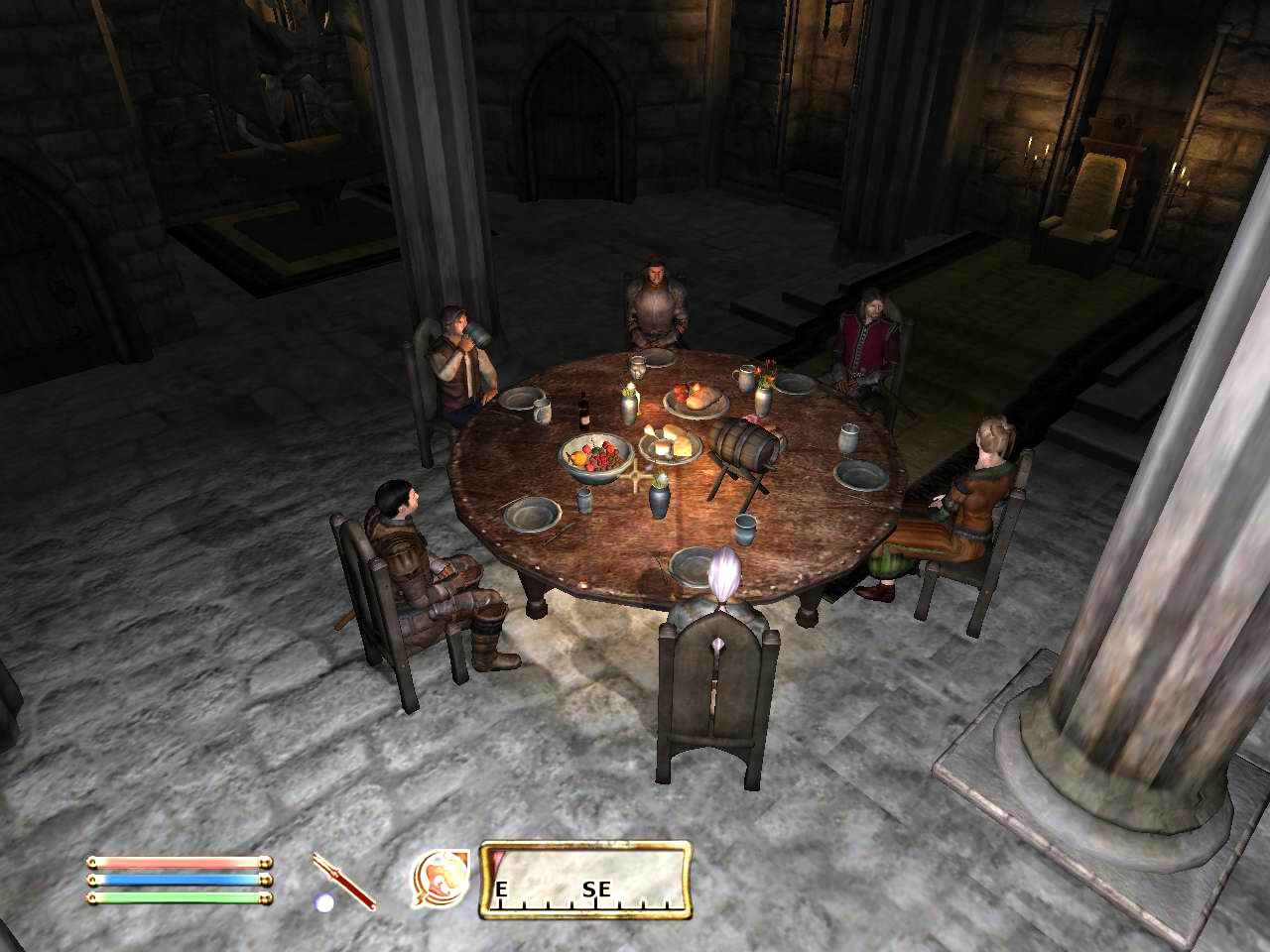The image size is (1270, 952).
Task: Click the red health bar
Action: point(179,862)
